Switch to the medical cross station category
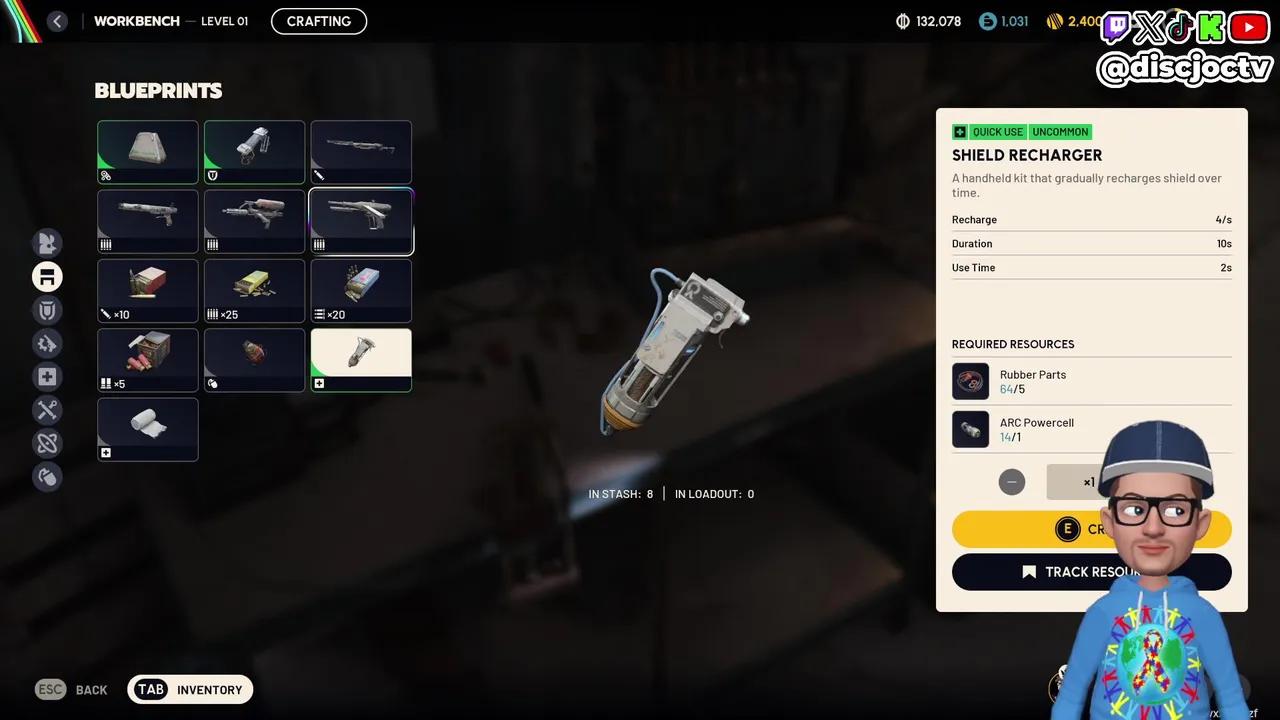 pos(47,377)
